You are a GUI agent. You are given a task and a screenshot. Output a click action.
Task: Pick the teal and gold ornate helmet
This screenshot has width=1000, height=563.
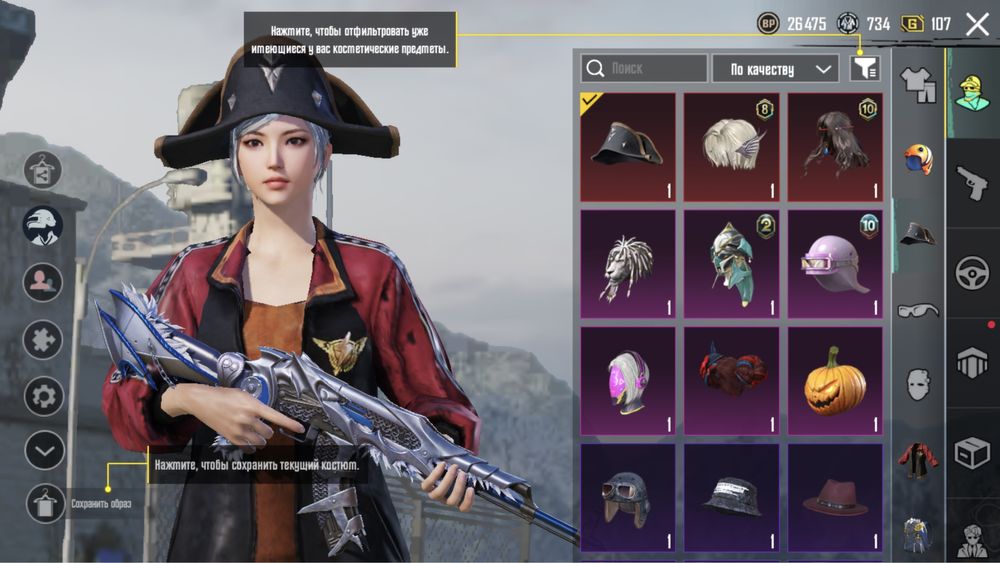point(731,264)
